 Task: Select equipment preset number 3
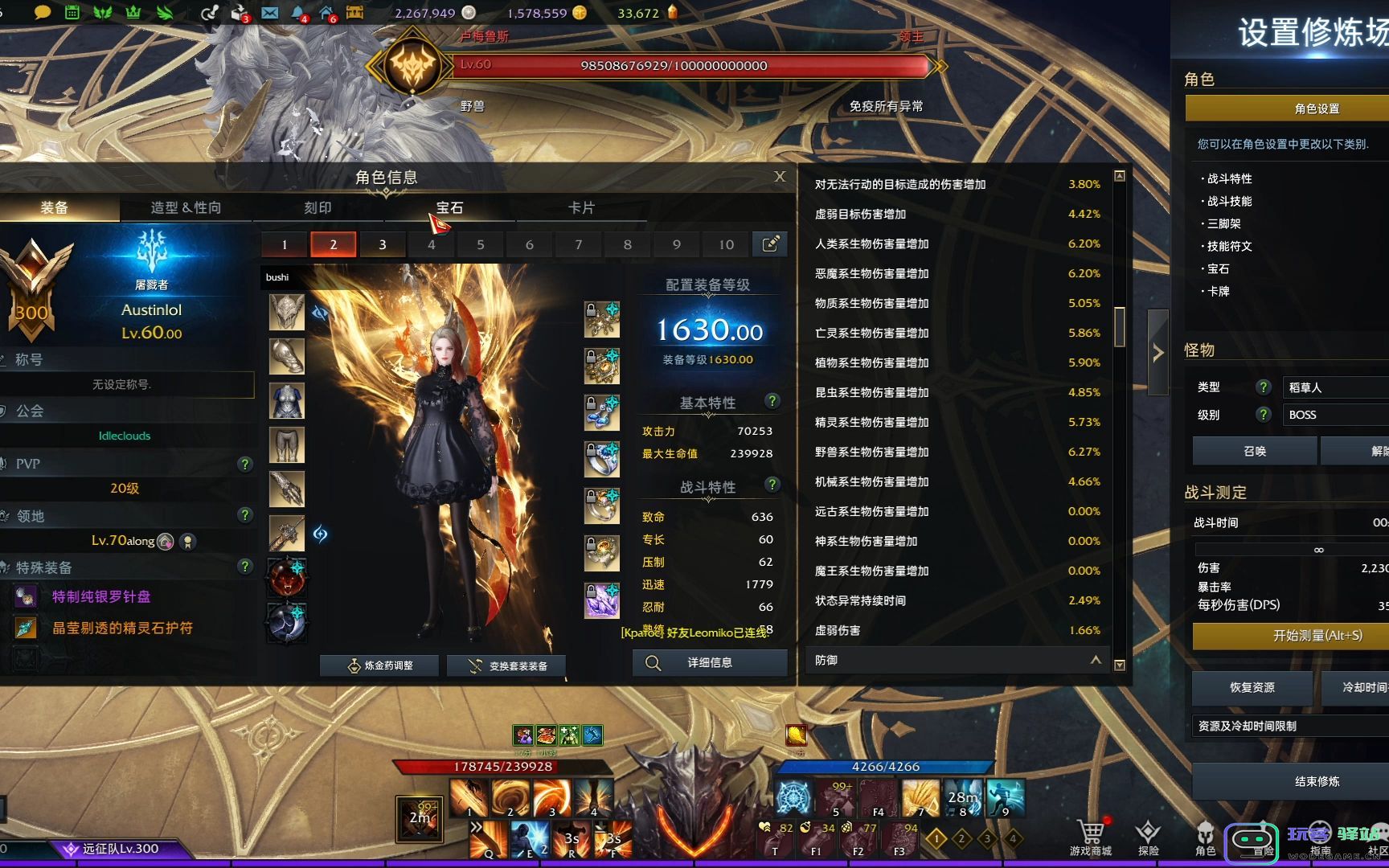click(382, 244)
